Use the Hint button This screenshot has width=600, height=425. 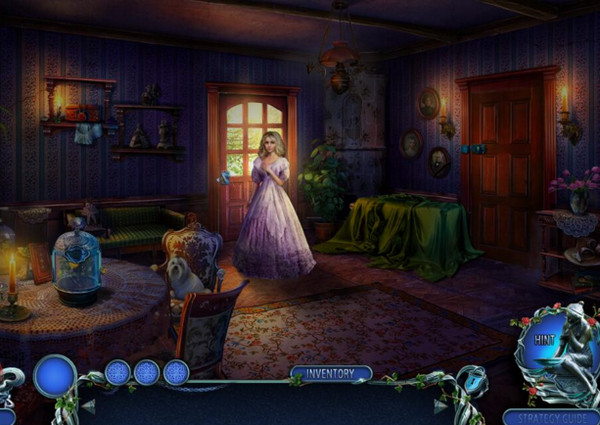coord(545,340)
